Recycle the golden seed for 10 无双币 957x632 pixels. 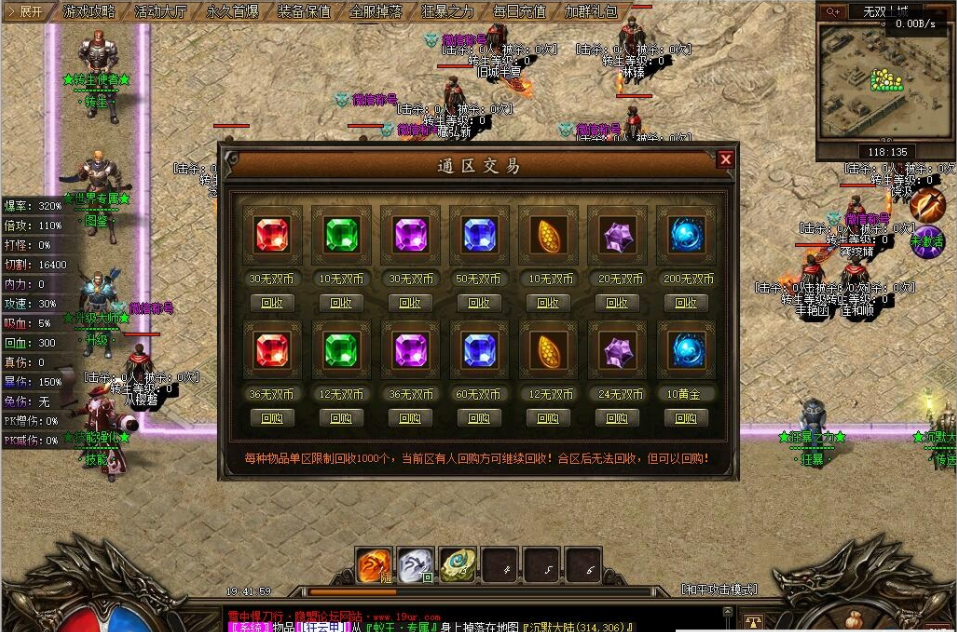tap(548, 302)
